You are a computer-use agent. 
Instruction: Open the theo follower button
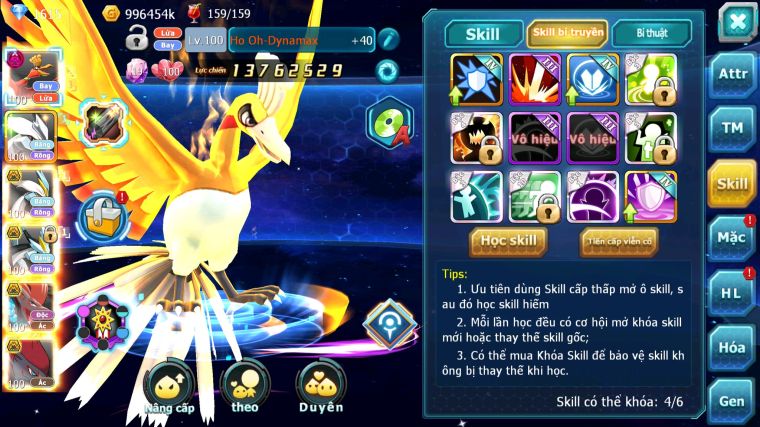245,390
